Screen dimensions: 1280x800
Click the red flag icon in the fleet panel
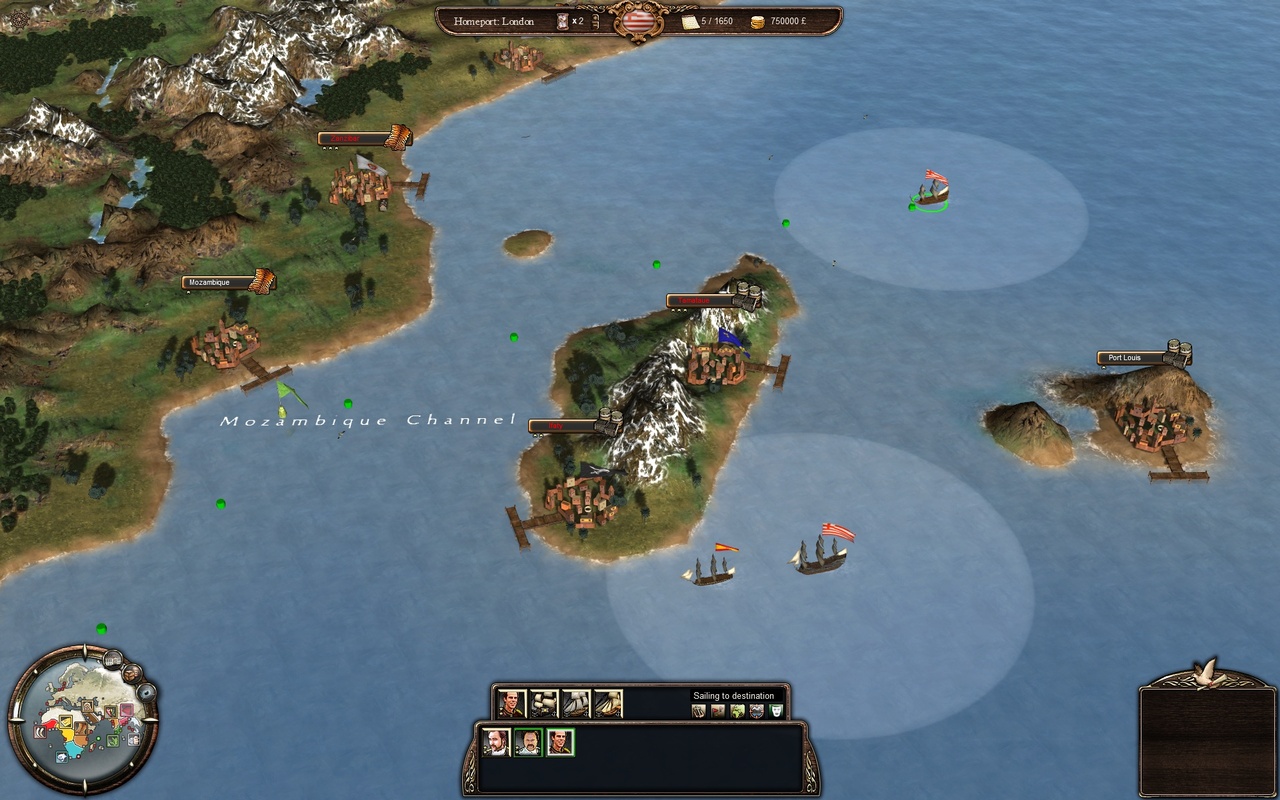coord(716,710)
